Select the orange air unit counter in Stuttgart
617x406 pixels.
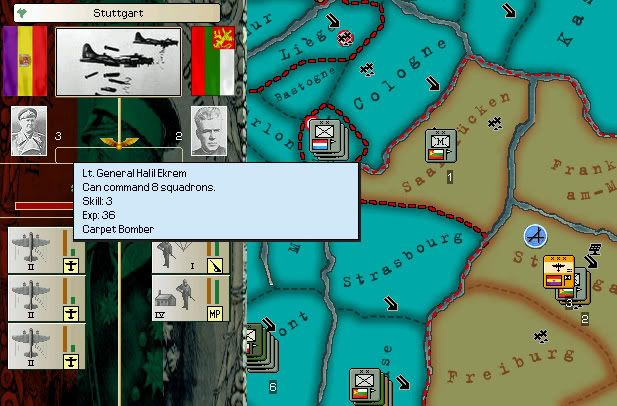point(558,272)
